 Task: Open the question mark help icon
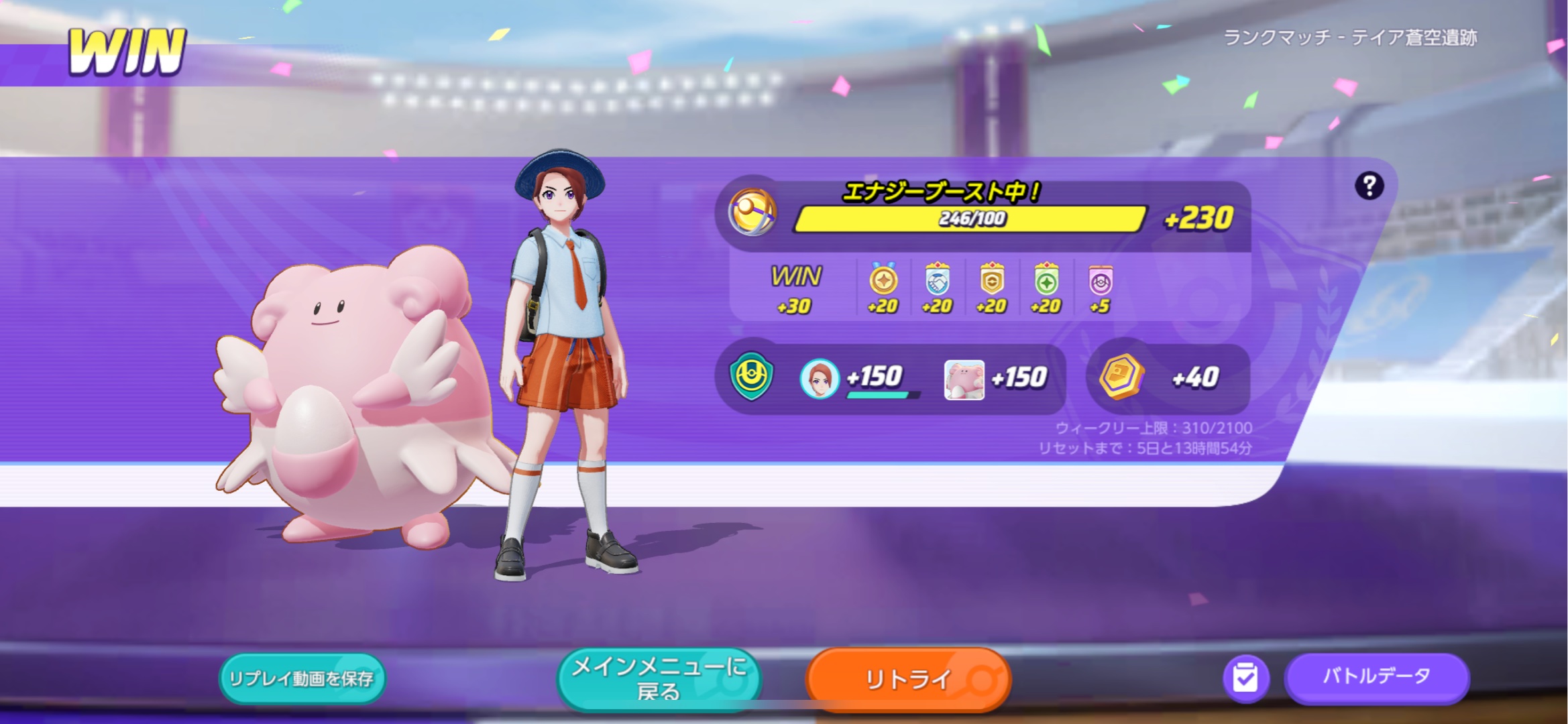coord(1369,186)
